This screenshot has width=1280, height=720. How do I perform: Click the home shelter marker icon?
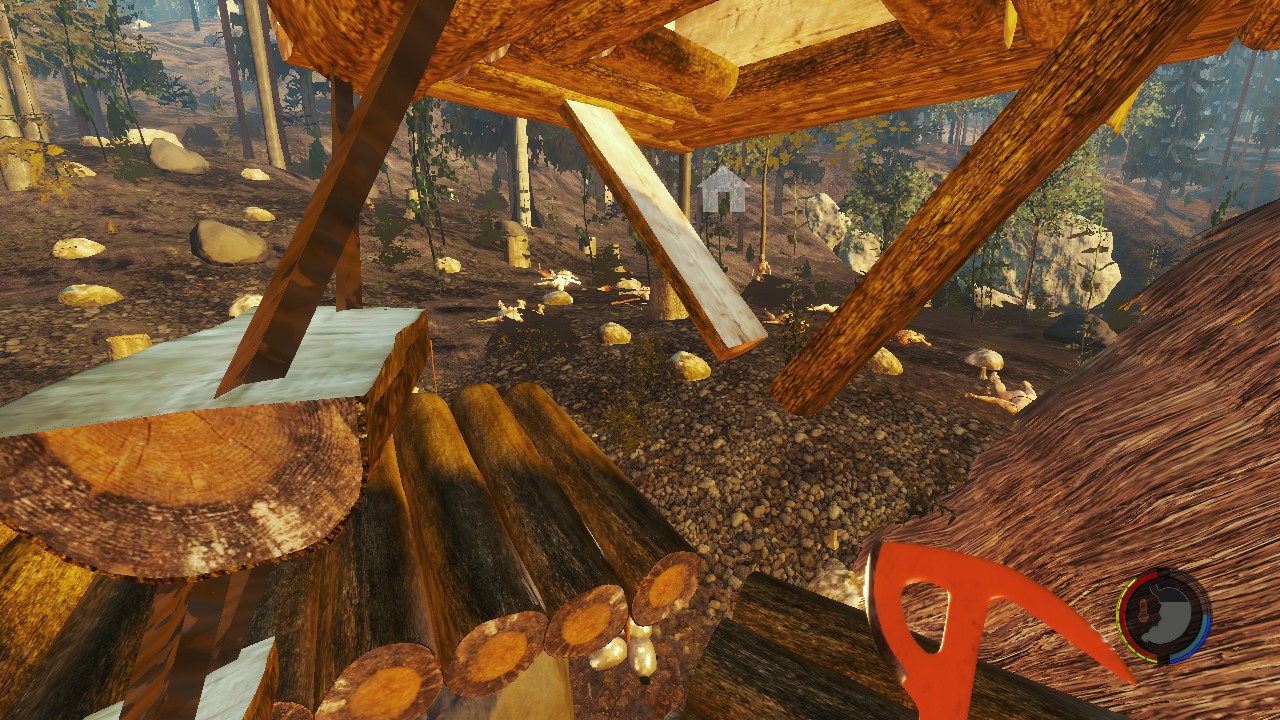[723, 190]
